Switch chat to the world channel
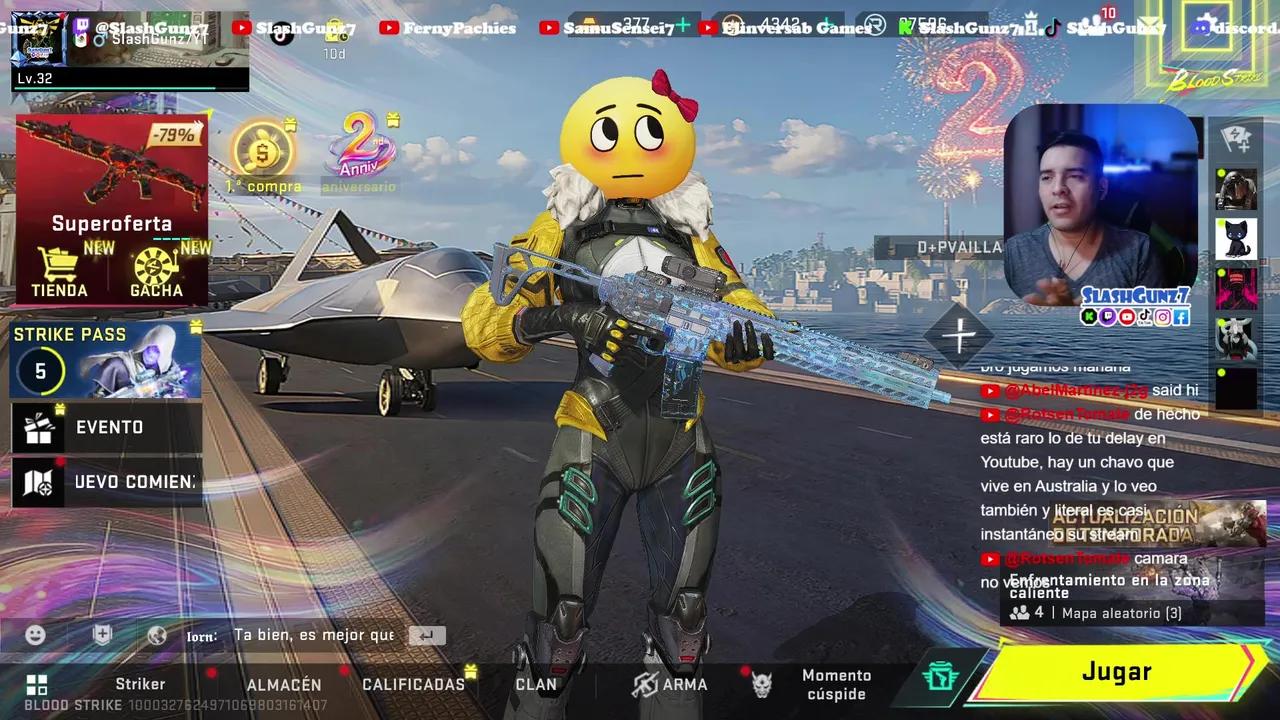 pos(158,634)
